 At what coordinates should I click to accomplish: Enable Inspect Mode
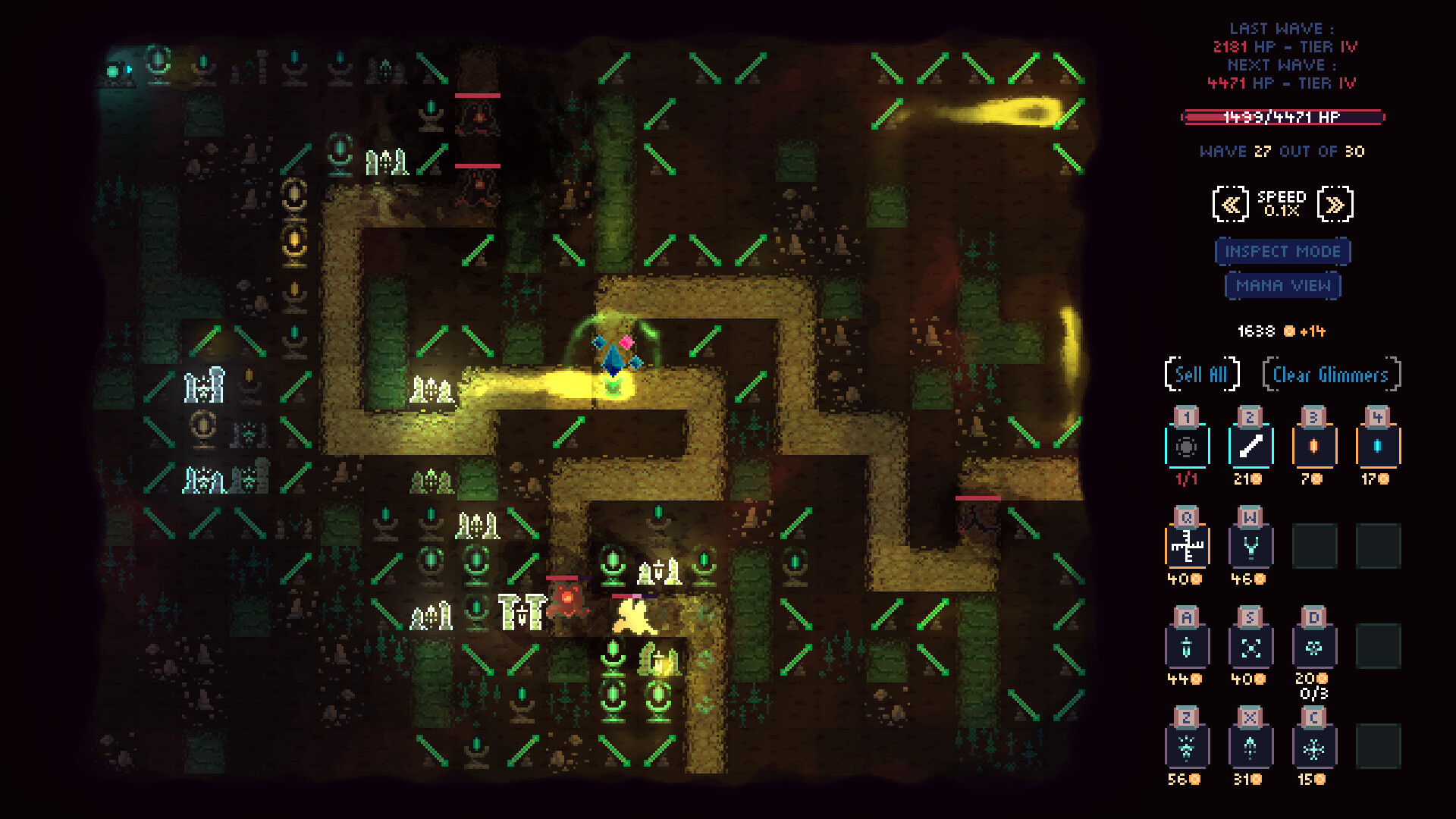click(1282, 251)
